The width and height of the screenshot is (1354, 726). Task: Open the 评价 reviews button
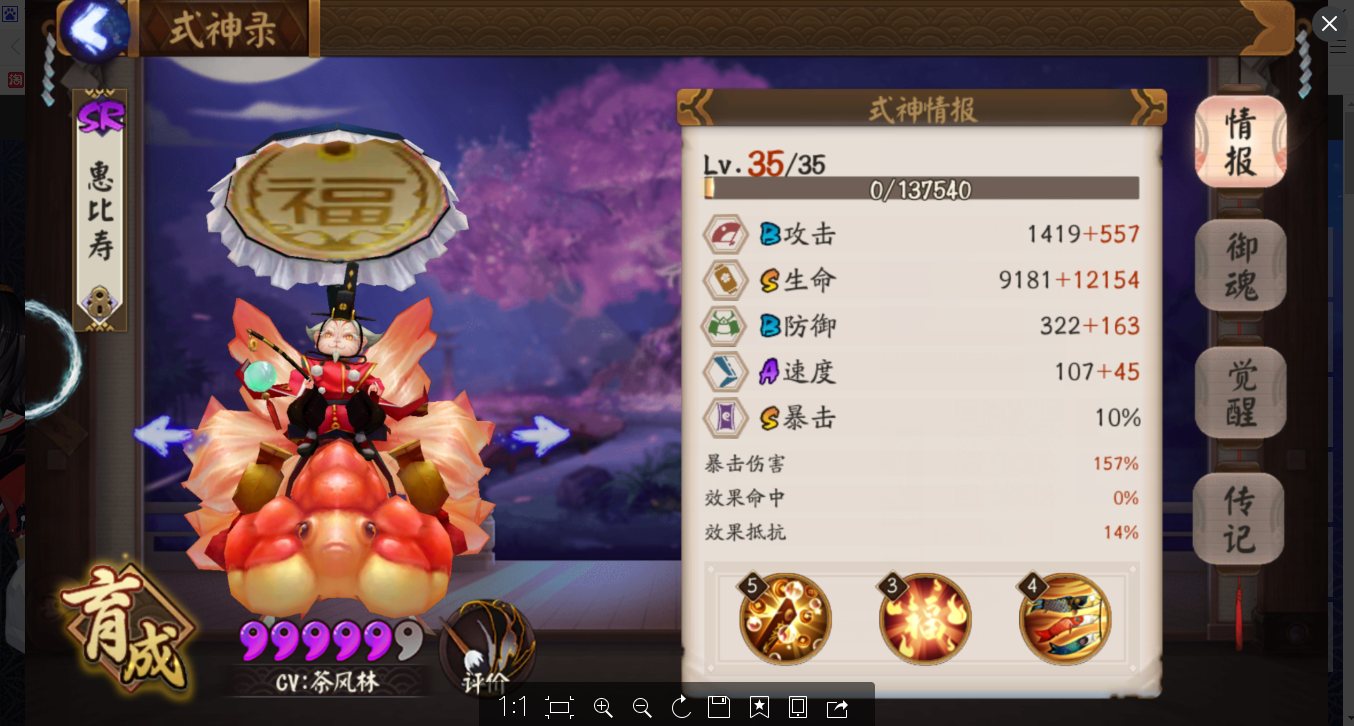tap(487, 650)
